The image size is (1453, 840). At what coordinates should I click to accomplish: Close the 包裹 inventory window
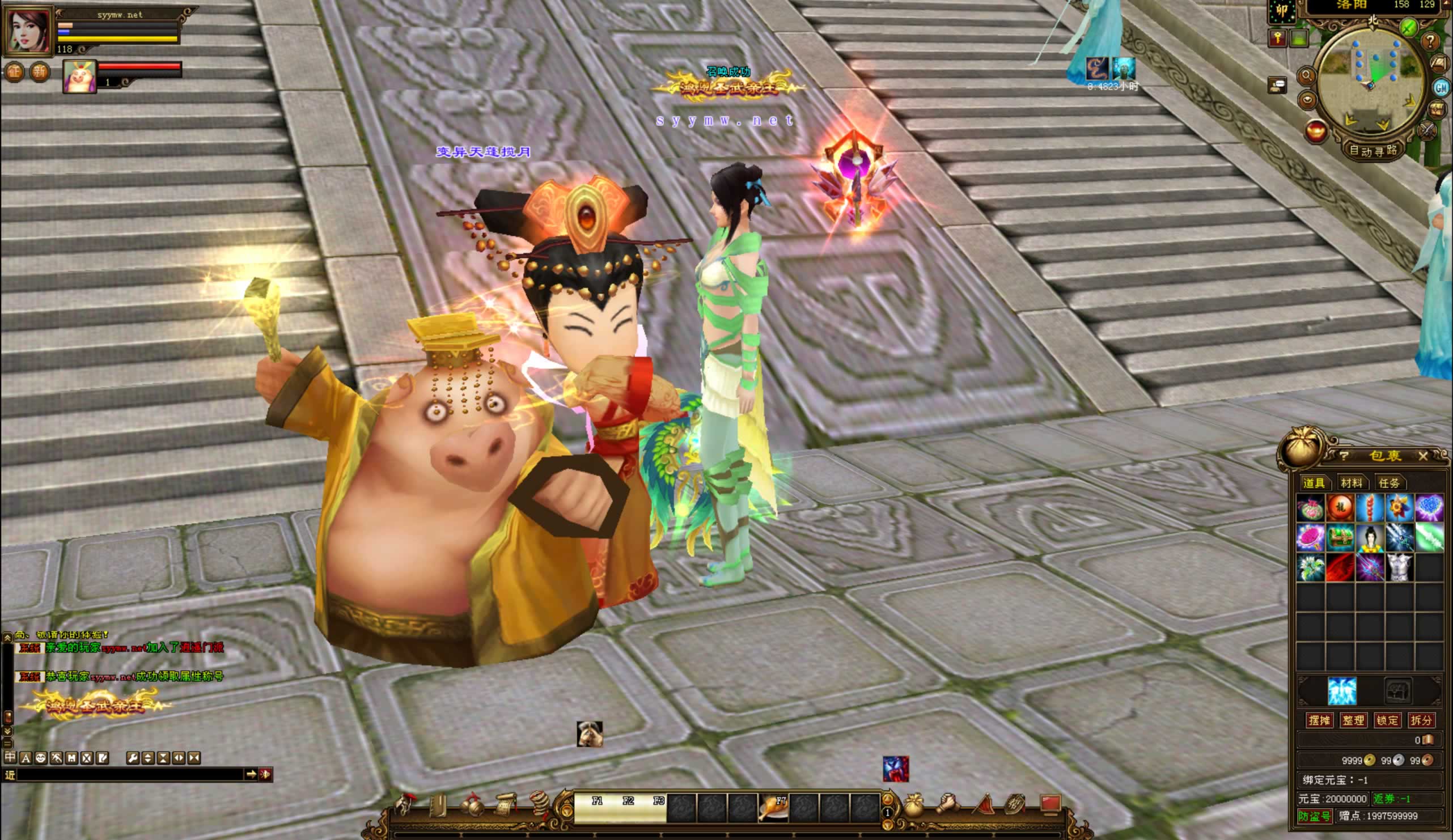tap(1423, 457)
